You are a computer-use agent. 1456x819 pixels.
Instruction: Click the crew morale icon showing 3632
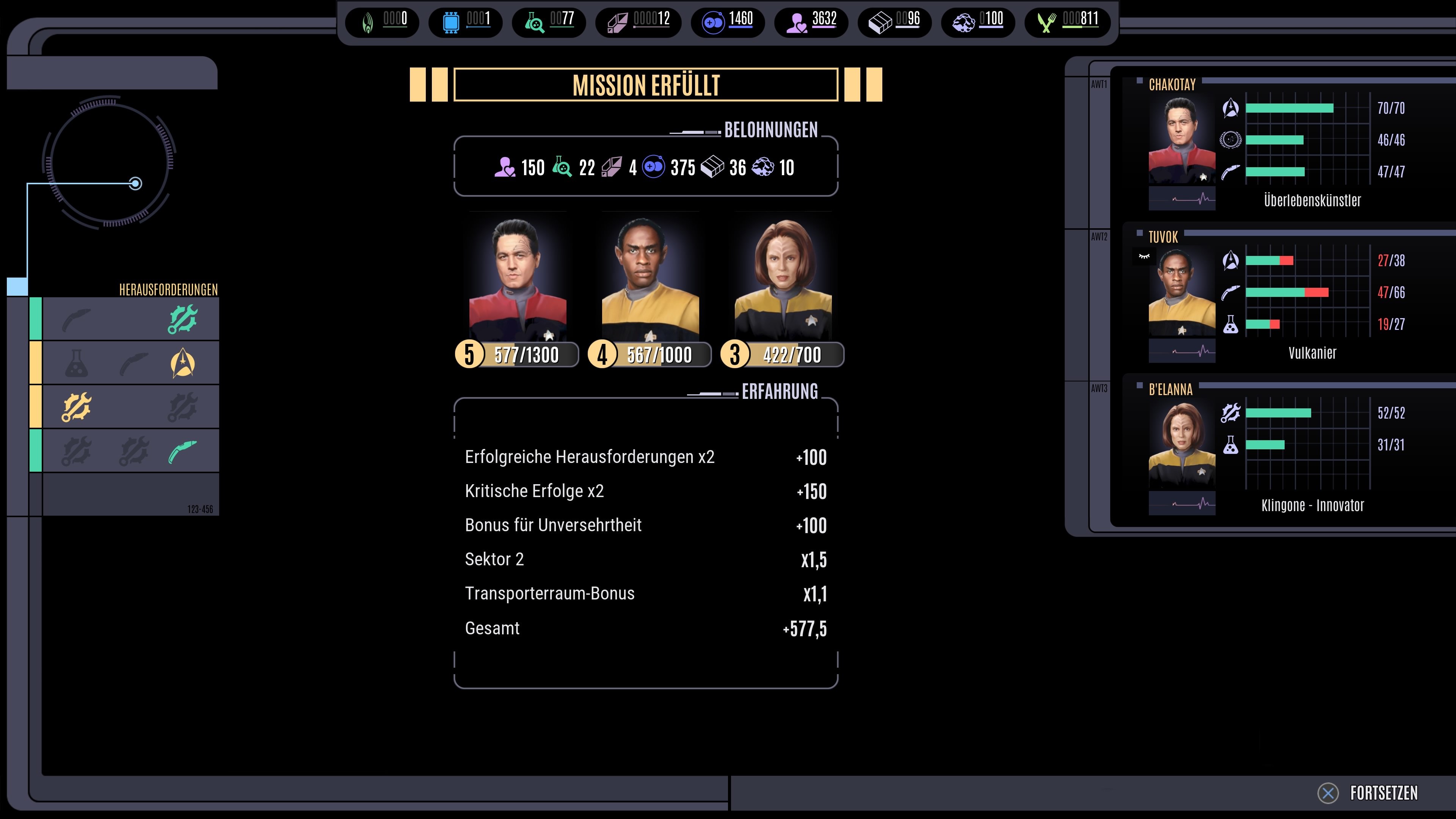point(798,22)
